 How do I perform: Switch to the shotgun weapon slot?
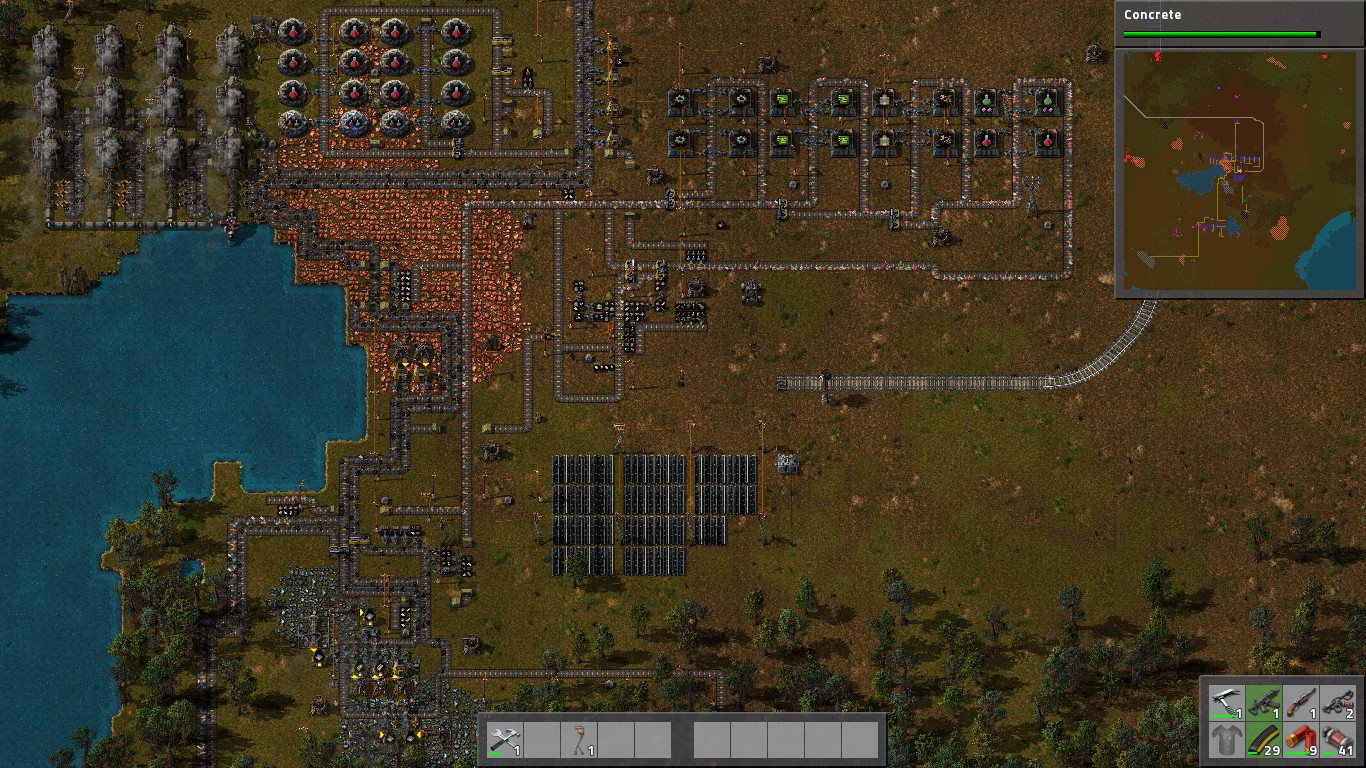pos(1299,703)
